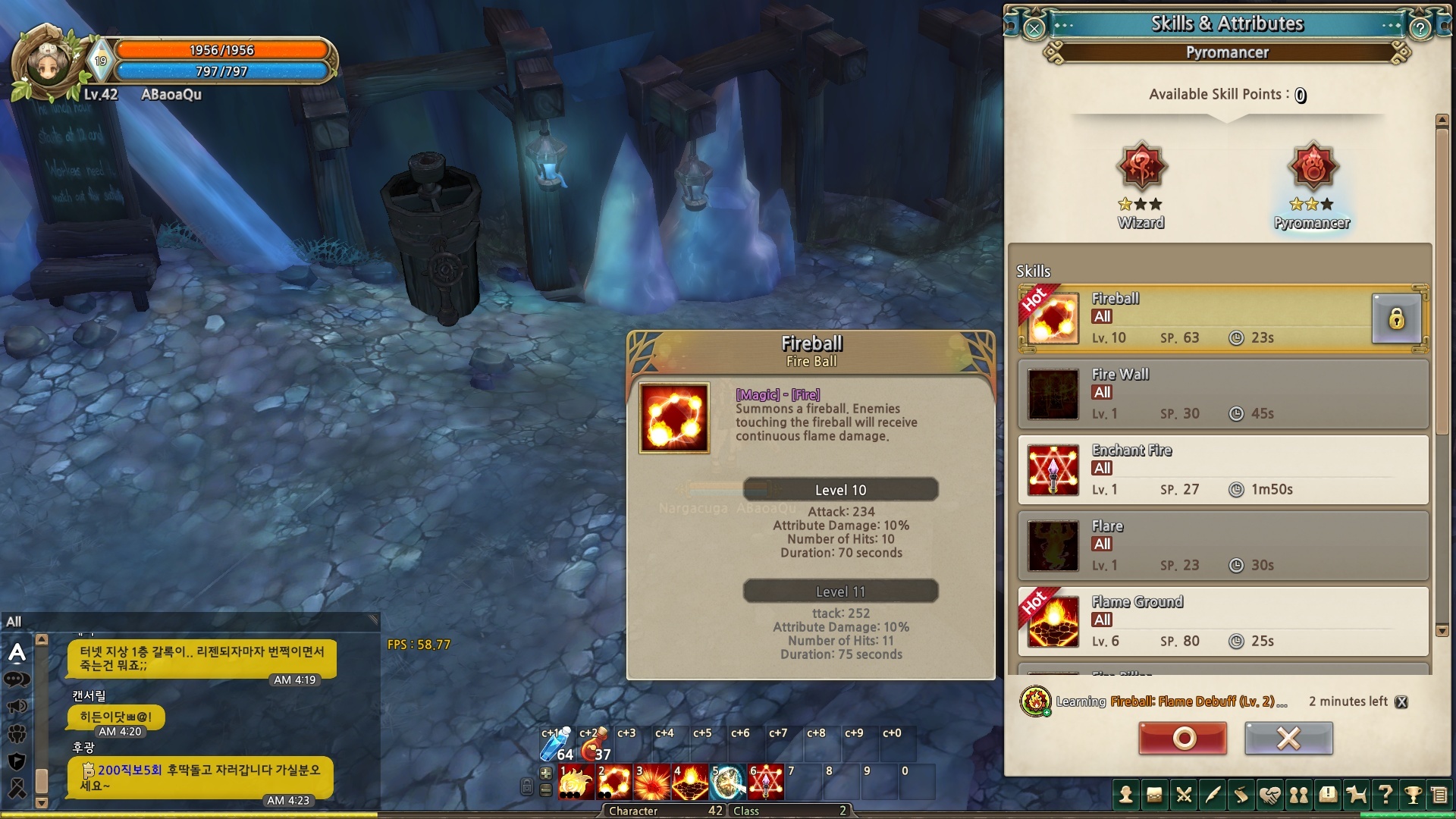Confirm skill changes with red circle button
The width and height of the screenshot is (1456, 819).
tap(1182, 738)
